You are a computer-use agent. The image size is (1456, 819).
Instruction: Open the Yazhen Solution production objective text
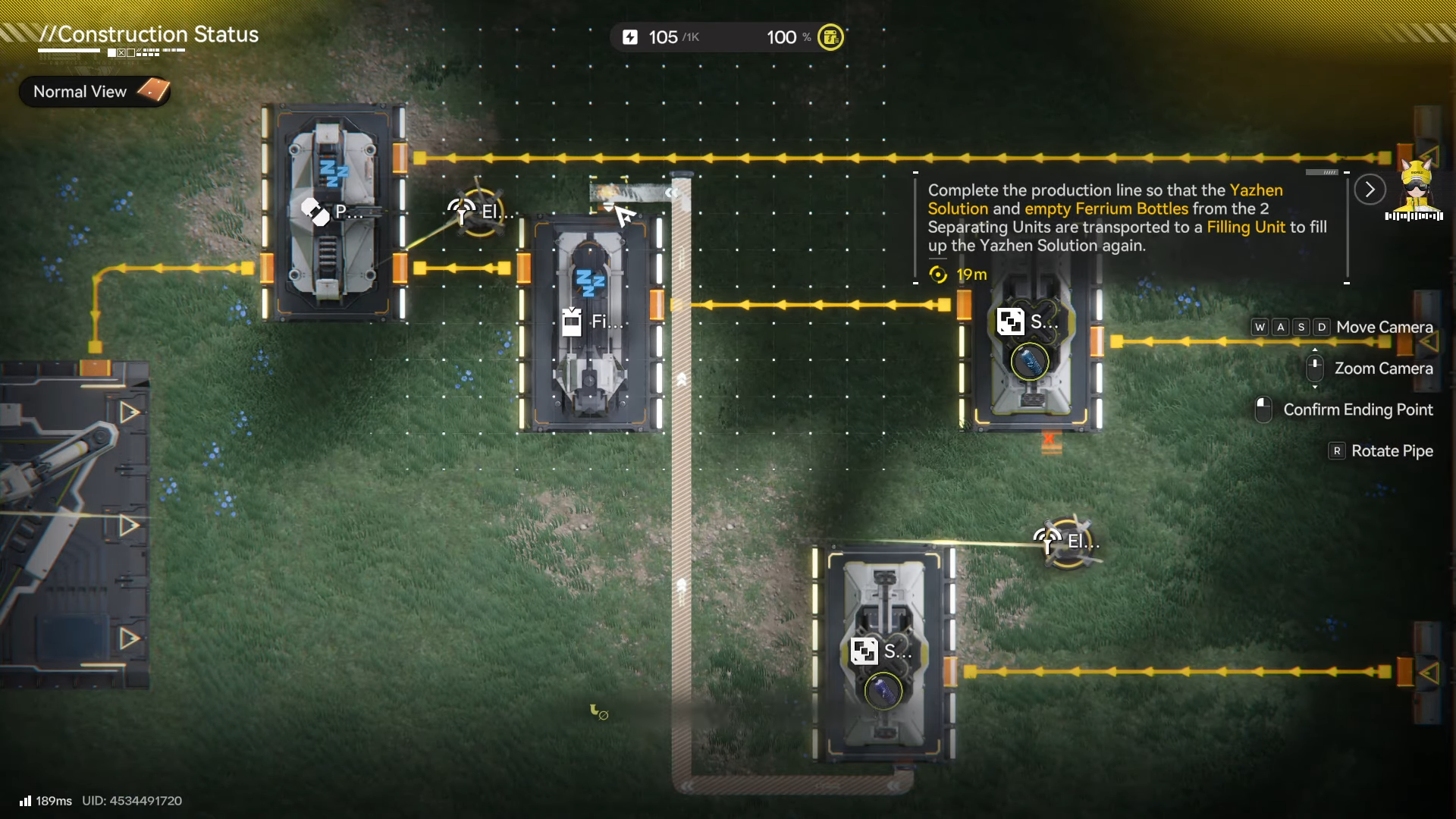point(1127,218)
